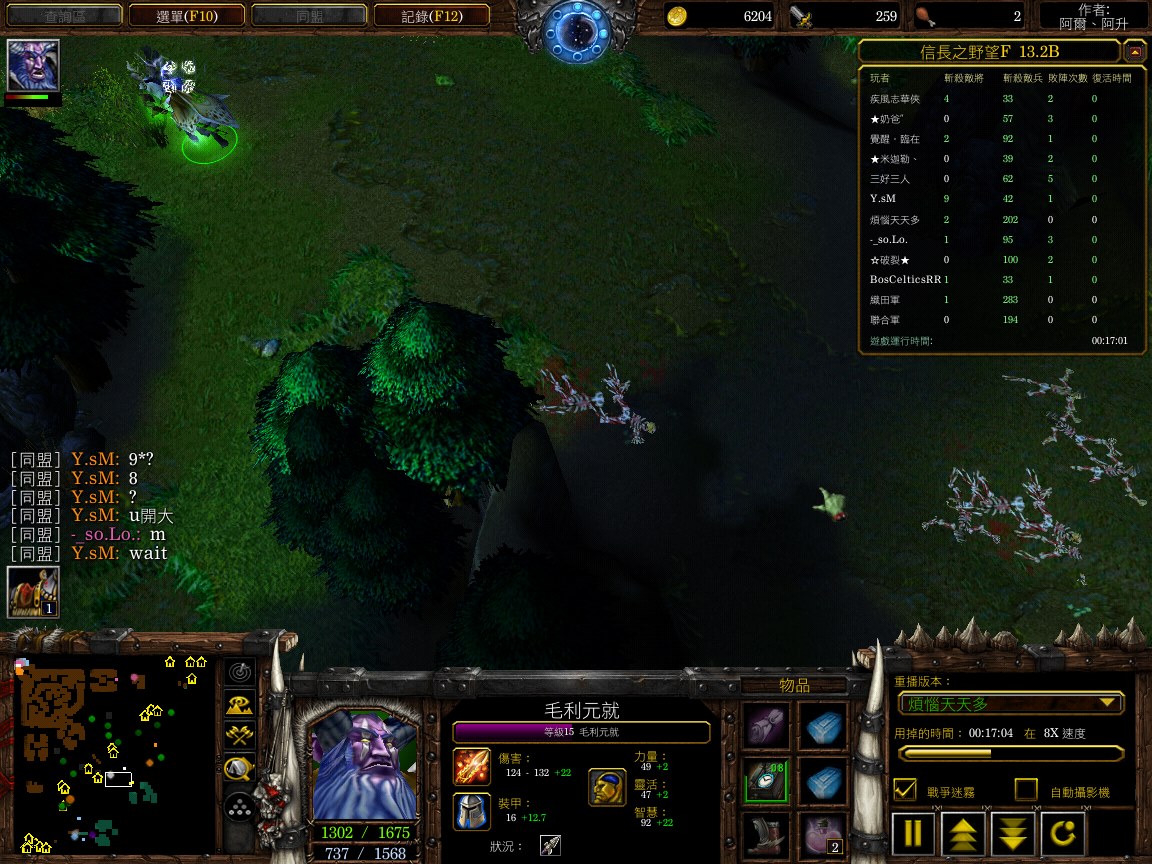Collapse the 信長之野望F scoreboard with its arrow button

click(x=1134, y=51)
